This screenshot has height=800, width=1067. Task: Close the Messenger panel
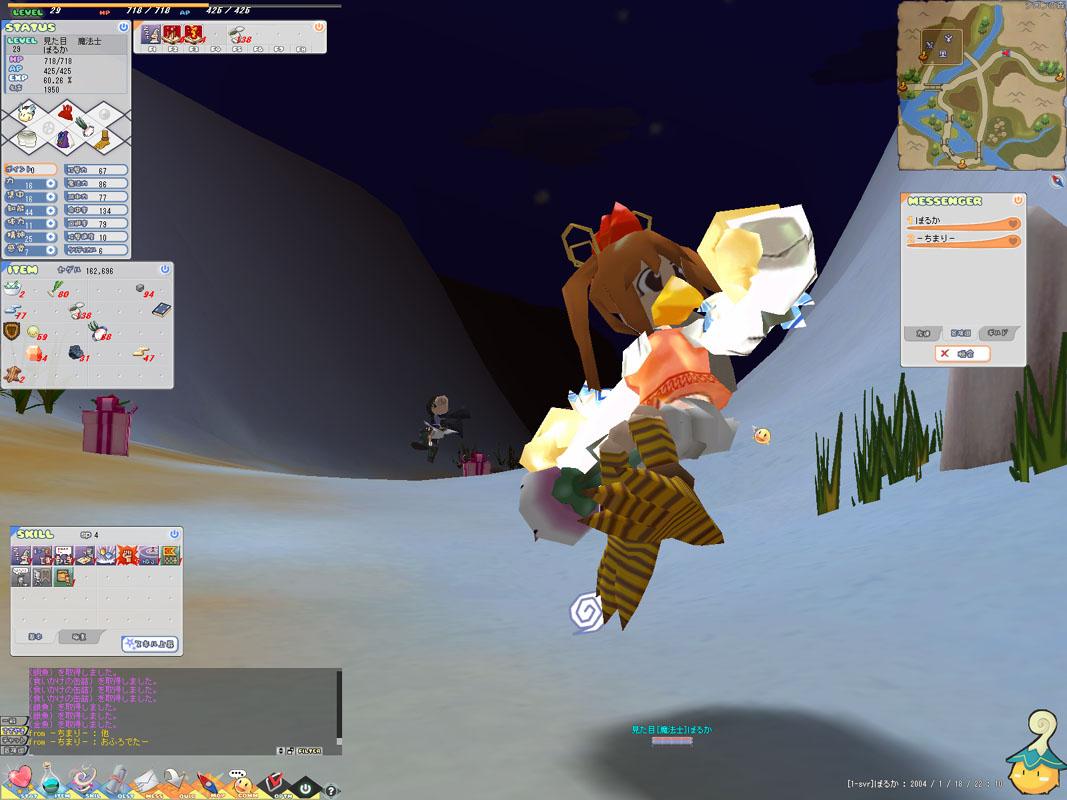point(1018,201)
